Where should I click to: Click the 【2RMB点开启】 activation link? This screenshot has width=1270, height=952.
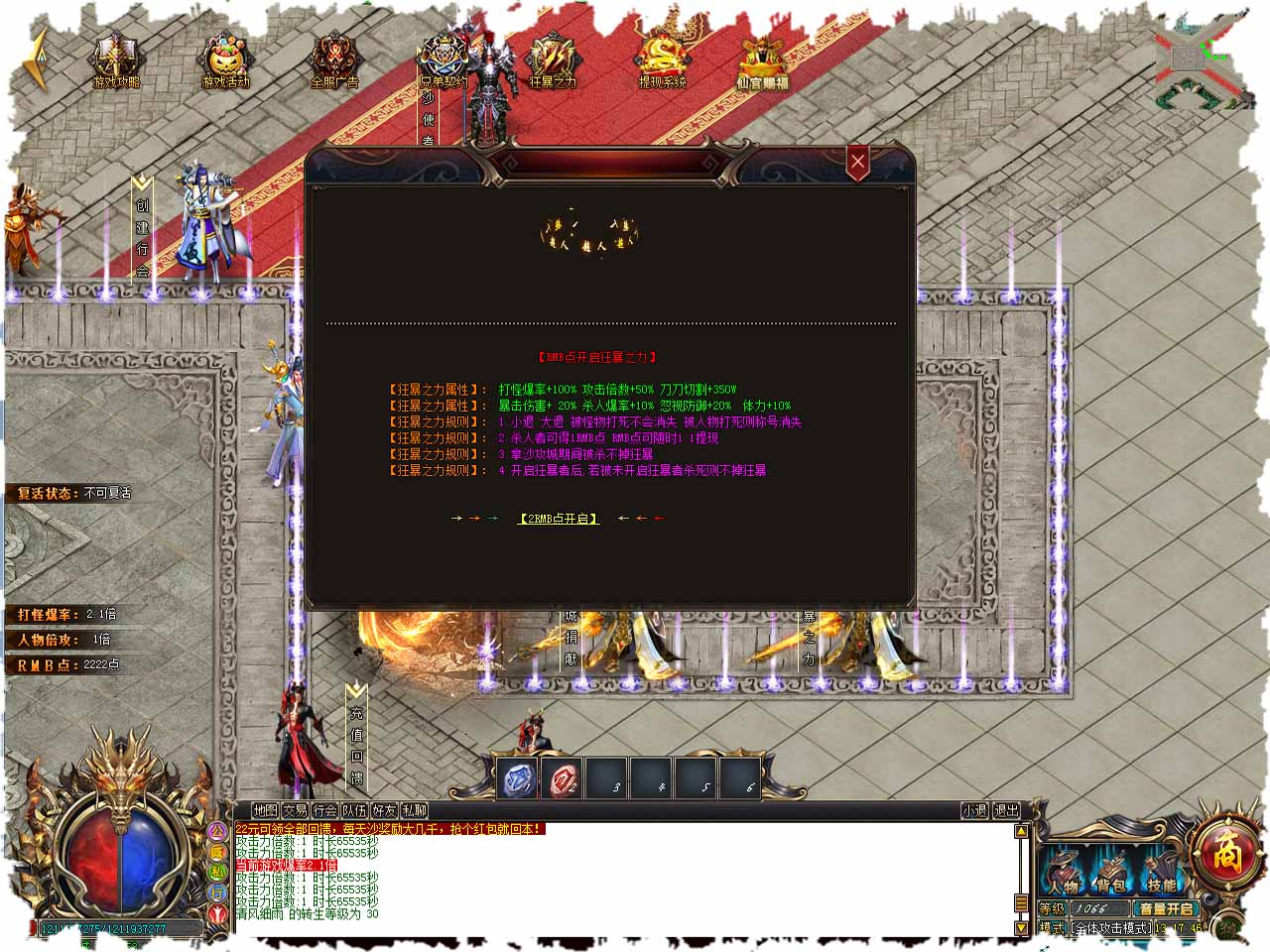coord(559,519)
